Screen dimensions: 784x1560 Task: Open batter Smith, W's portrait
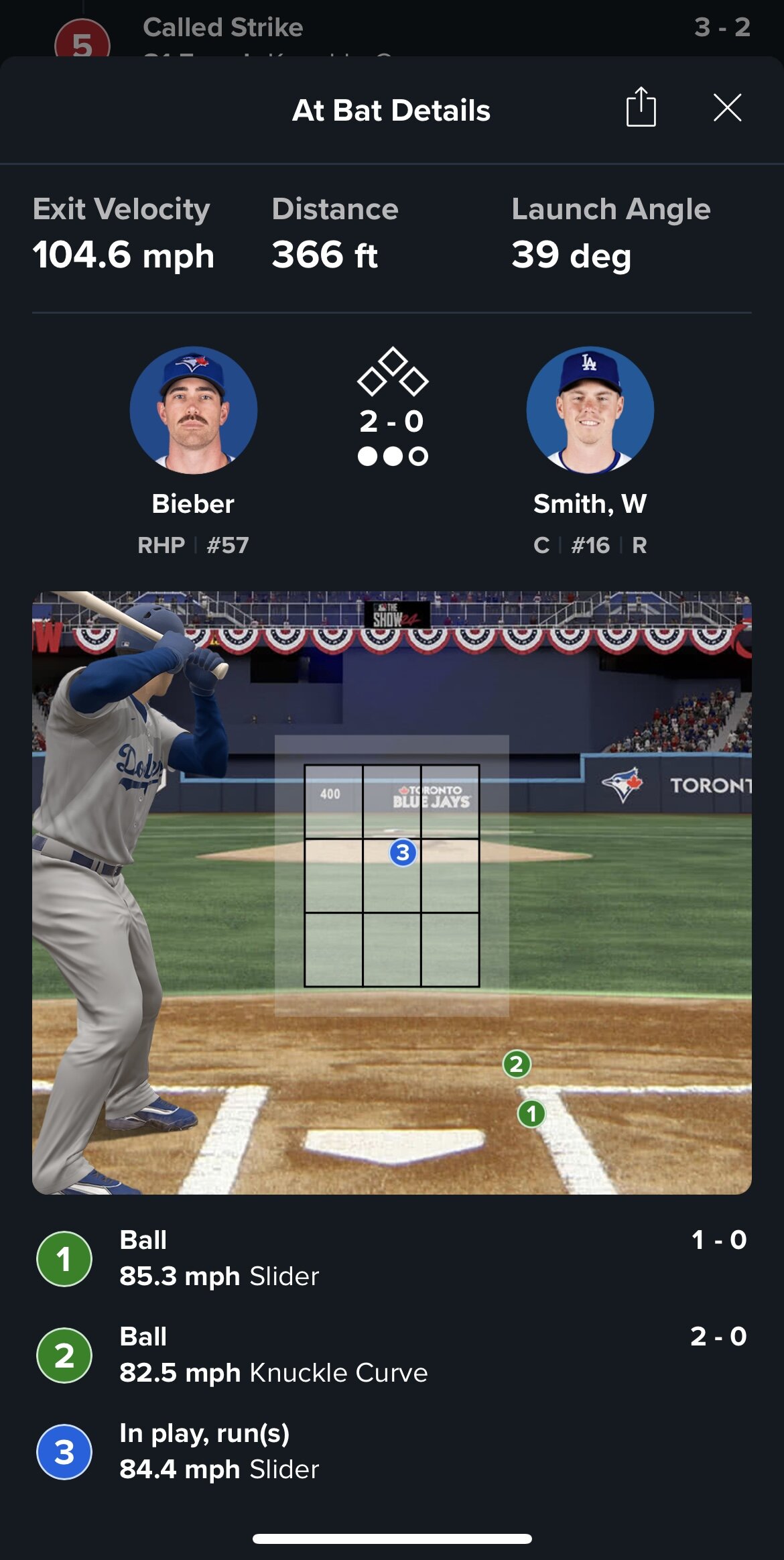tap(590, 410)
